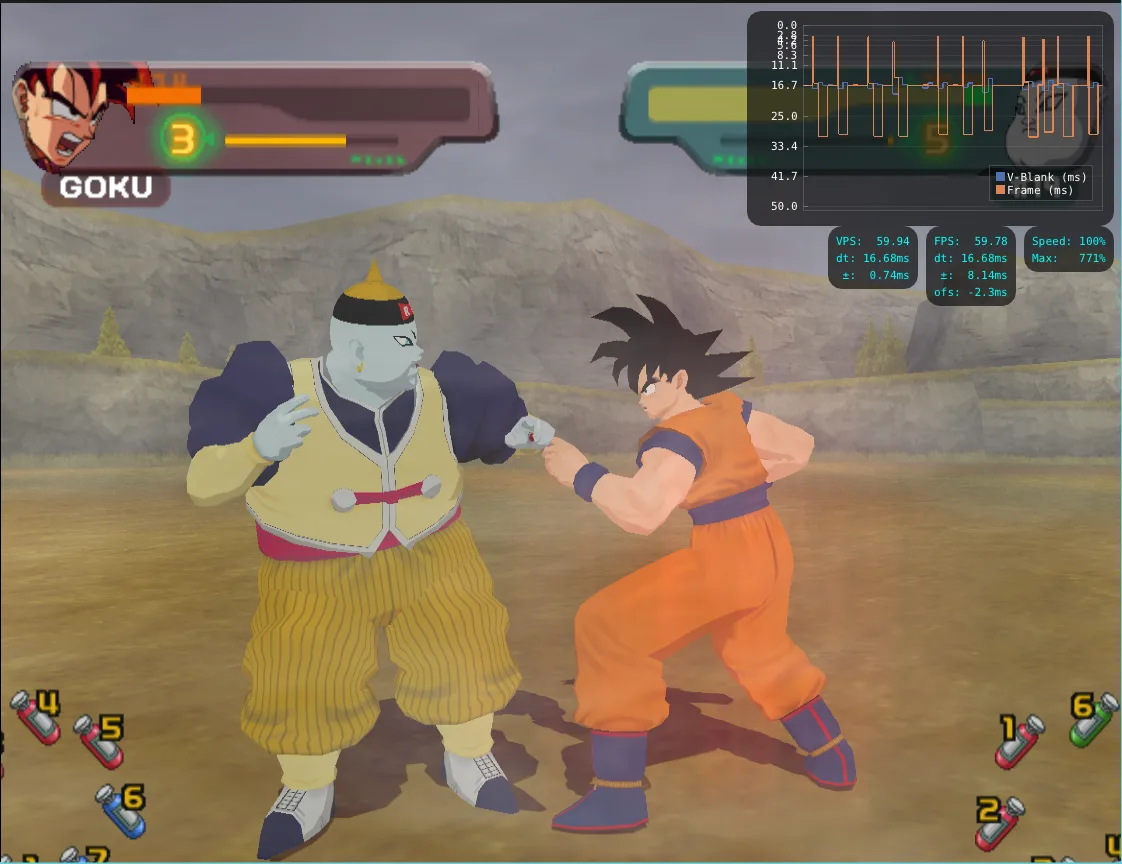Click the V-Blank (ms) legend entry
Viewport: 1122px width, 864px height.
tap(1040, 177)
